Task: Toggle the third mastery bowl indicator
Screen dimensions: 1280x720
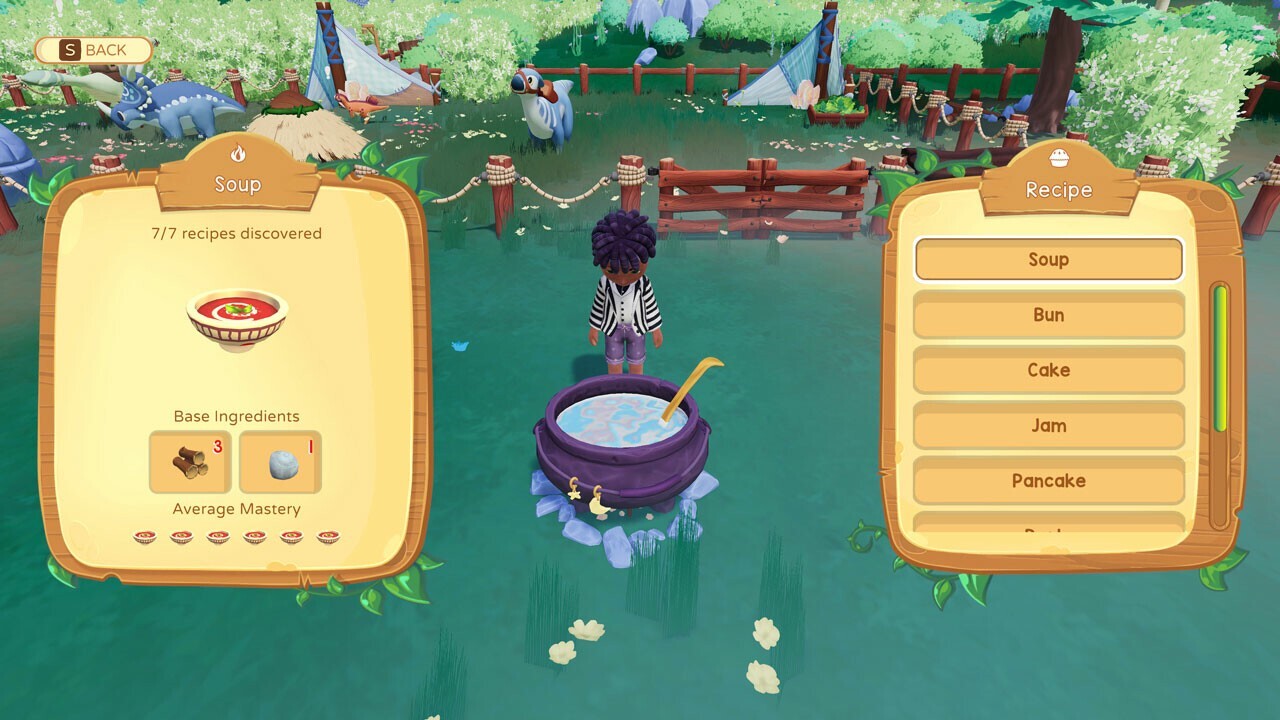Action: [x=218, y=537]
